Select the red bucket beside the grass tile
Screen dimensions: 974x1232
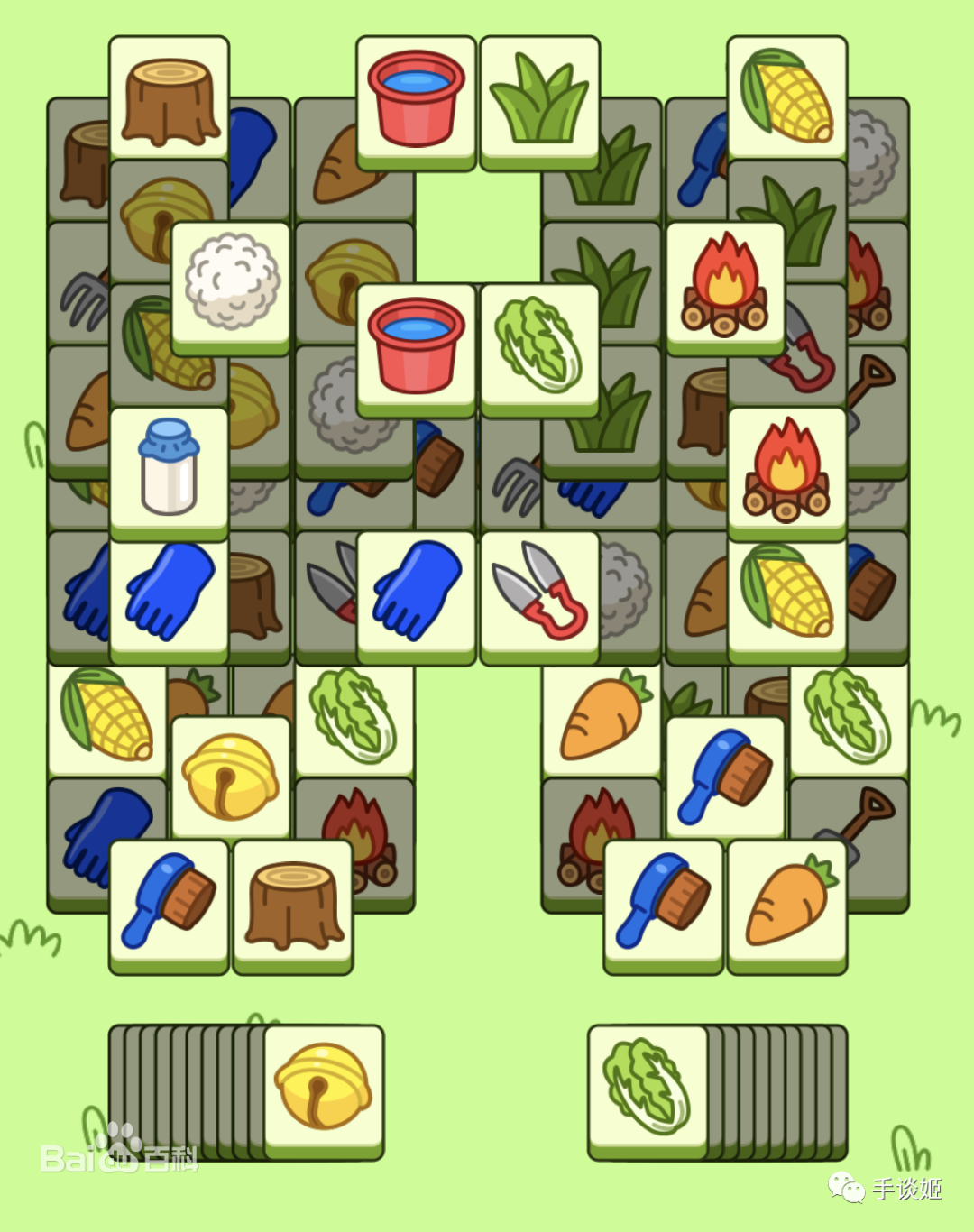click(x=416, y=99)
